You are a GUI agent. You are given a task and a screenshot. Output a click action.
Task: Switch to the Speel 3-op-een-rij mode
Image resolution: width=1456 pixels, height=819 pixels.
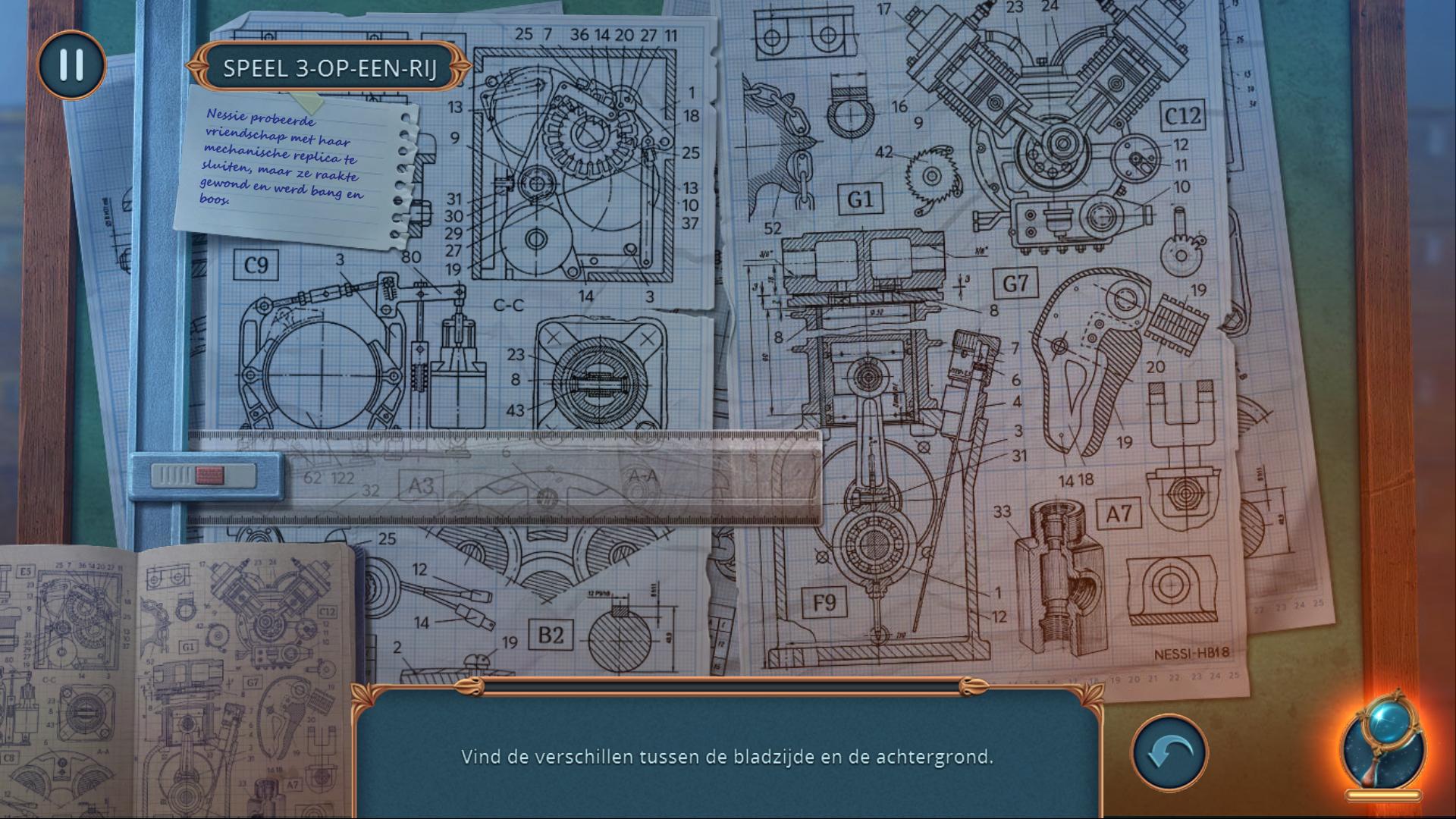pyautogui.click(x=330, y=68)
